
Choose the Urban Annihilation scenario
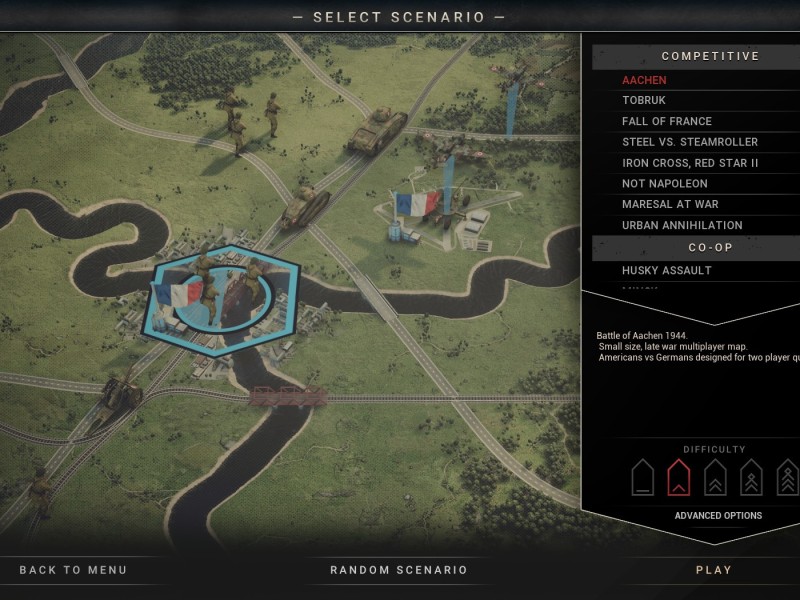(x=682, y=226)
